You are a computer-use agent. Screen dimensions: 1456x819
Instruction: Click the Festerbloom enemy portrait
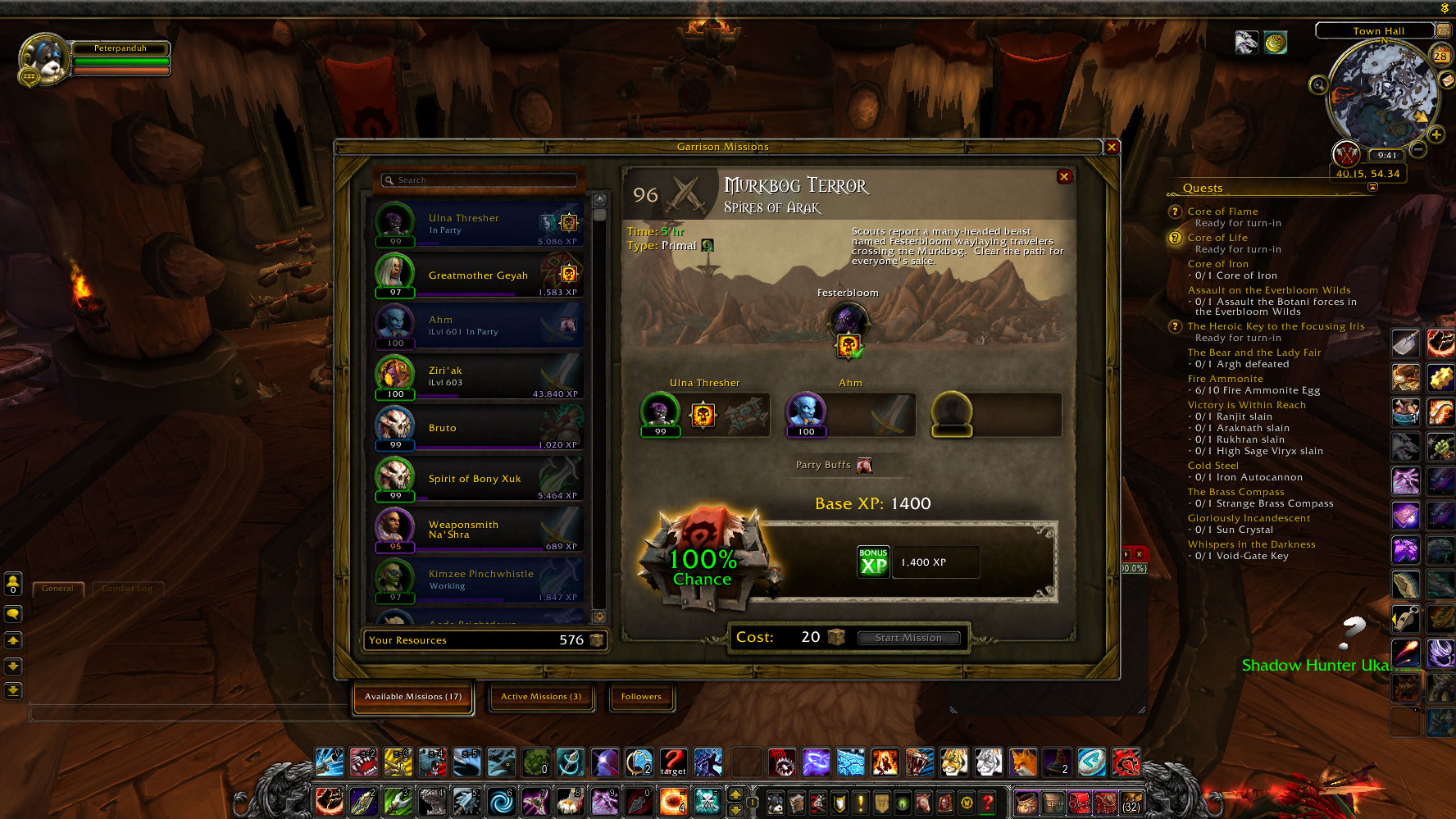pos(848,321)
